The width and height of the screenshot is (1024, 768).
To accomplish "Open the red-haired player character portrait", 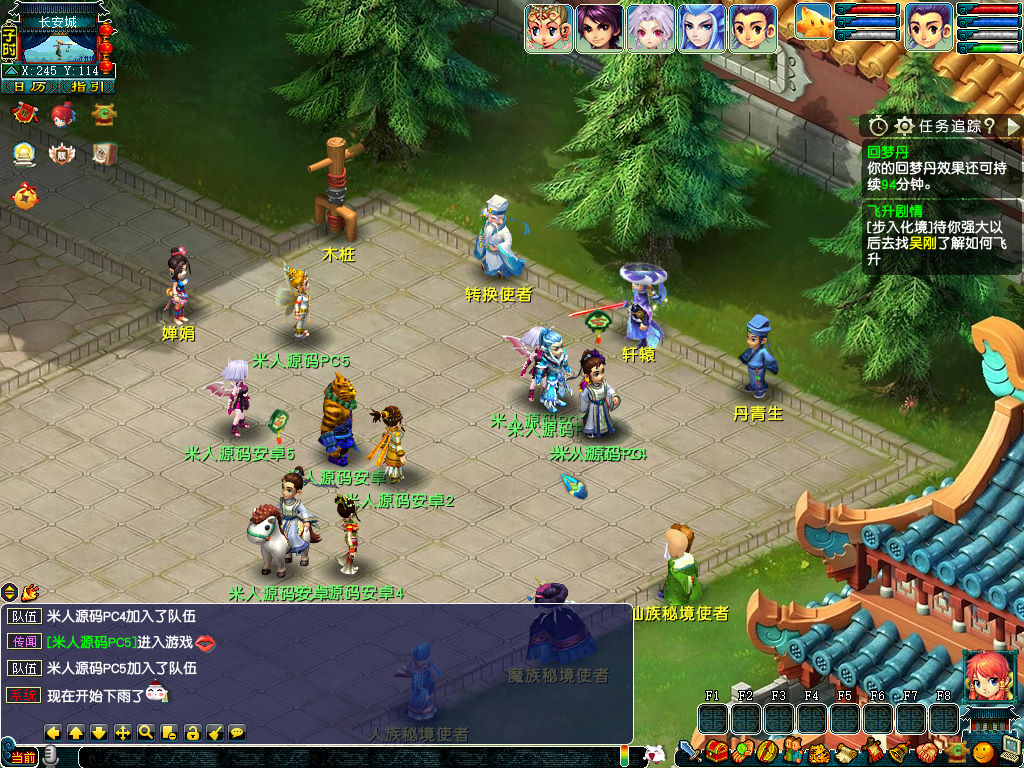I will coord(988,675).
